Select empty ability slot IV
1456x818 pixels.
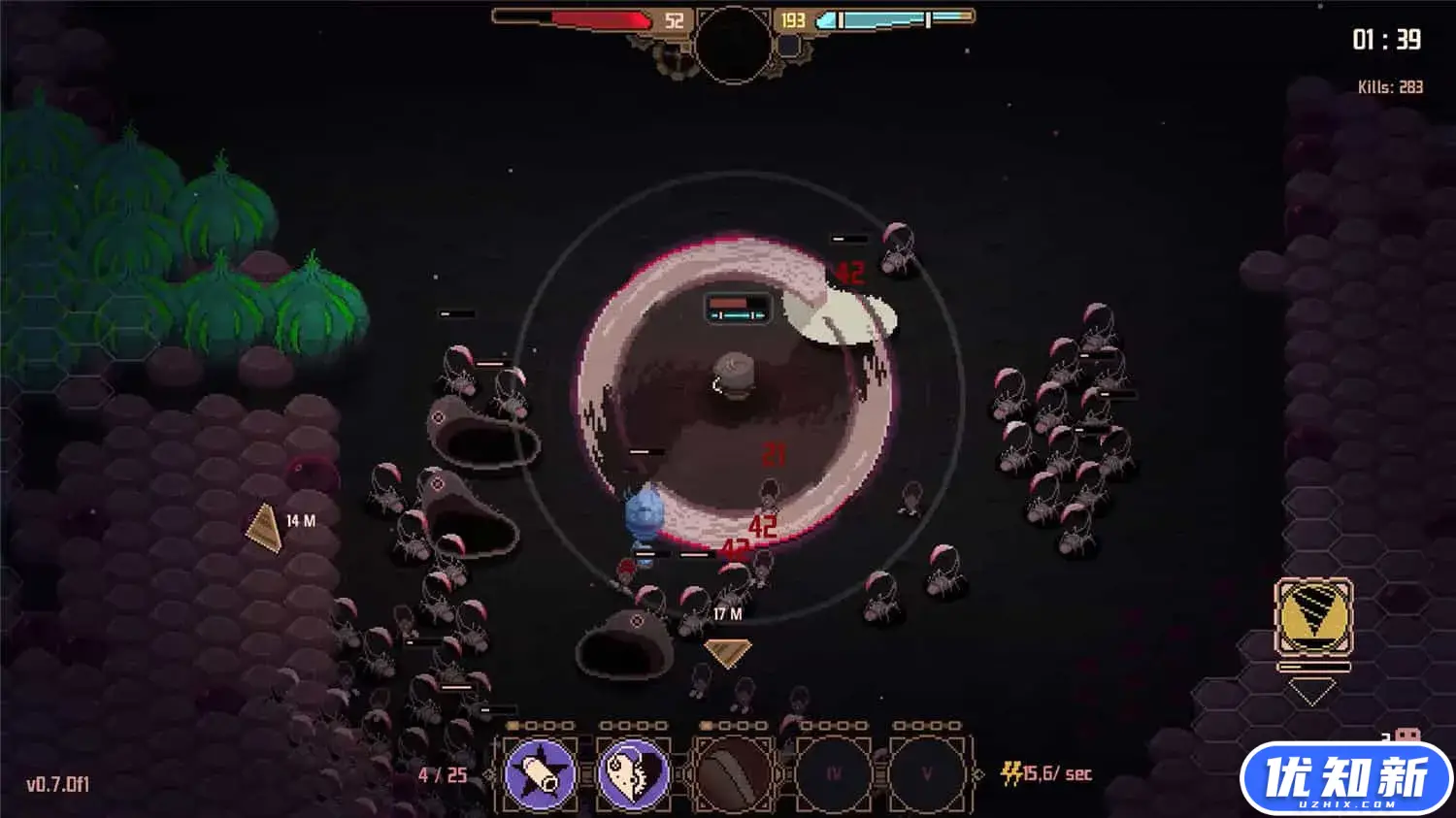[833, 773]
